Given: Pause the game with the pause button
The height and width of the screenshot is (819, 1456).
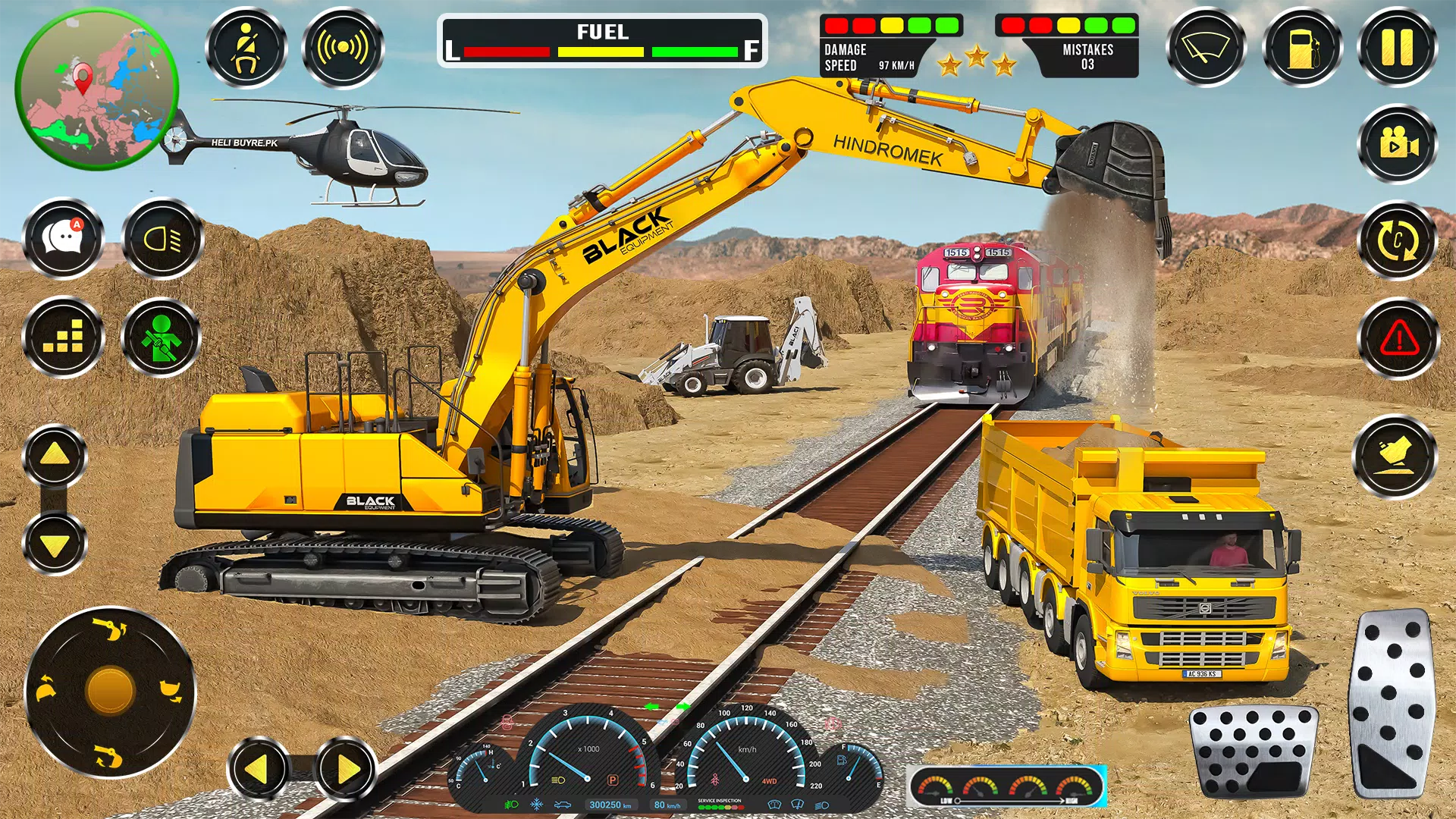Looking at the screenshot, I should [x=1398, y=47].
